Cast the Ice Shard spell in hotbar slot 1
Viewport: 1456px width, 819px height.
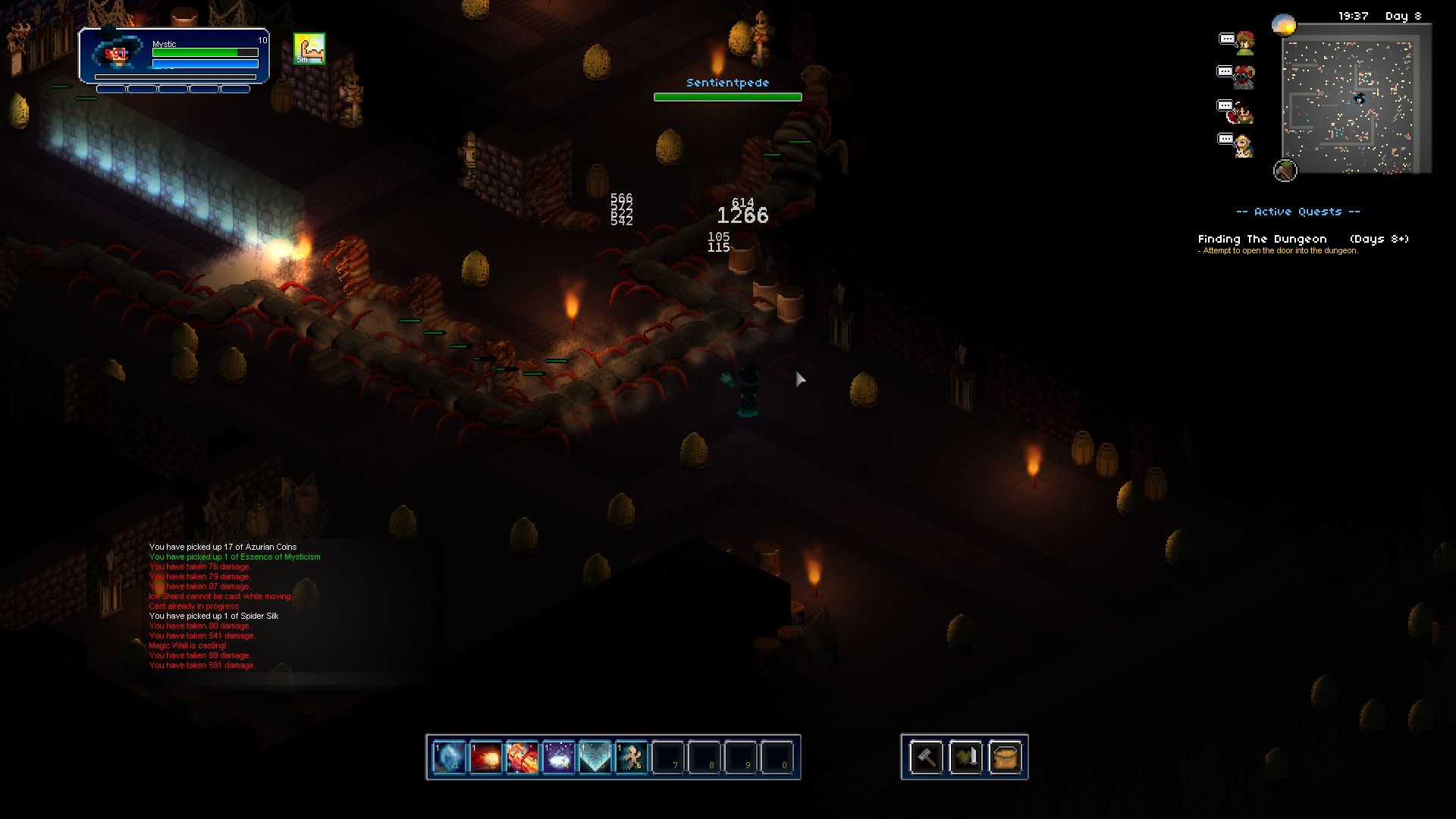pyautogui.click(x=448, y=757)
